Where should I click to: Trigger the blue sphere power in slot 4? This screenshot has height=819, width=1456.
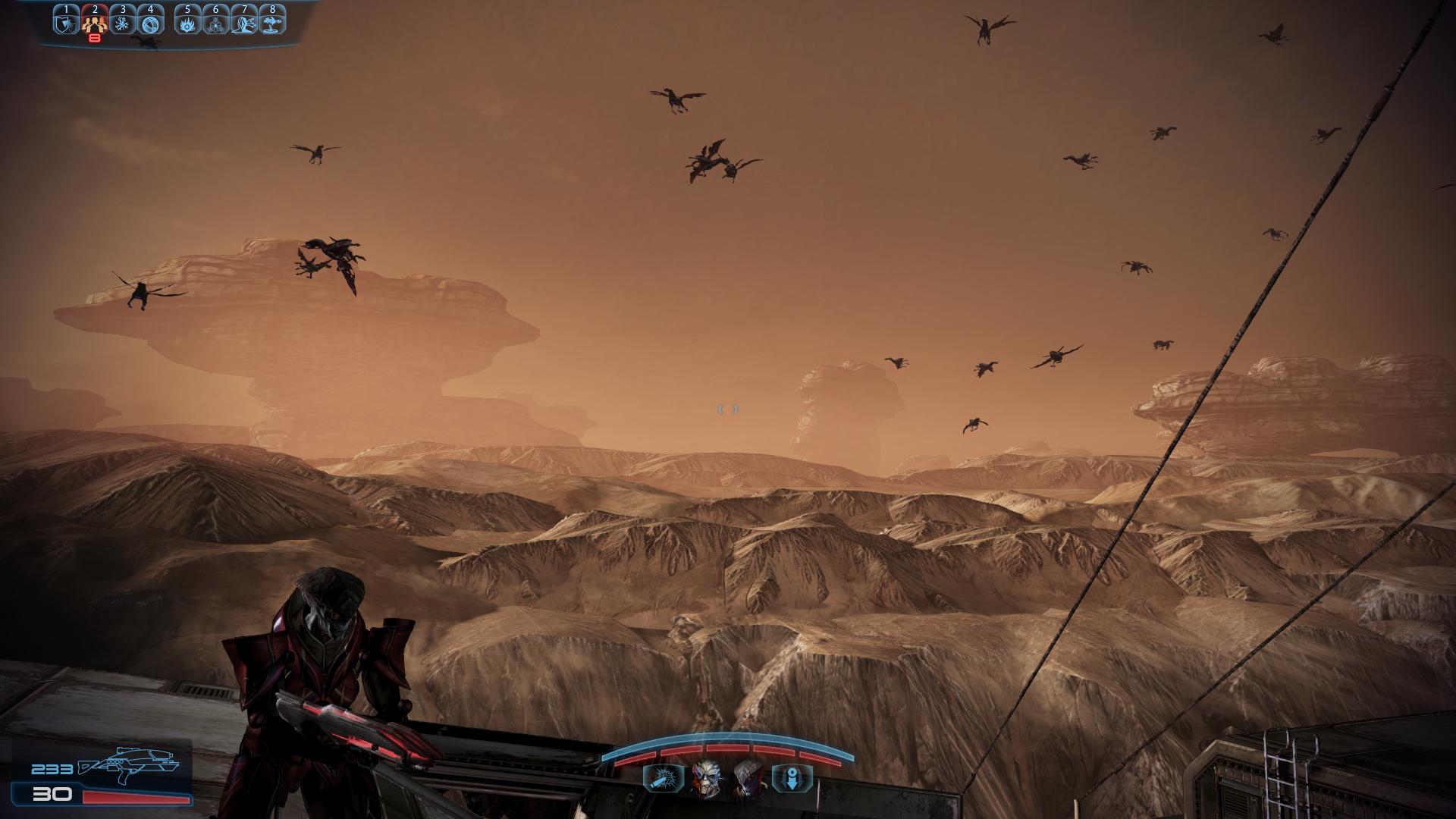151,24
